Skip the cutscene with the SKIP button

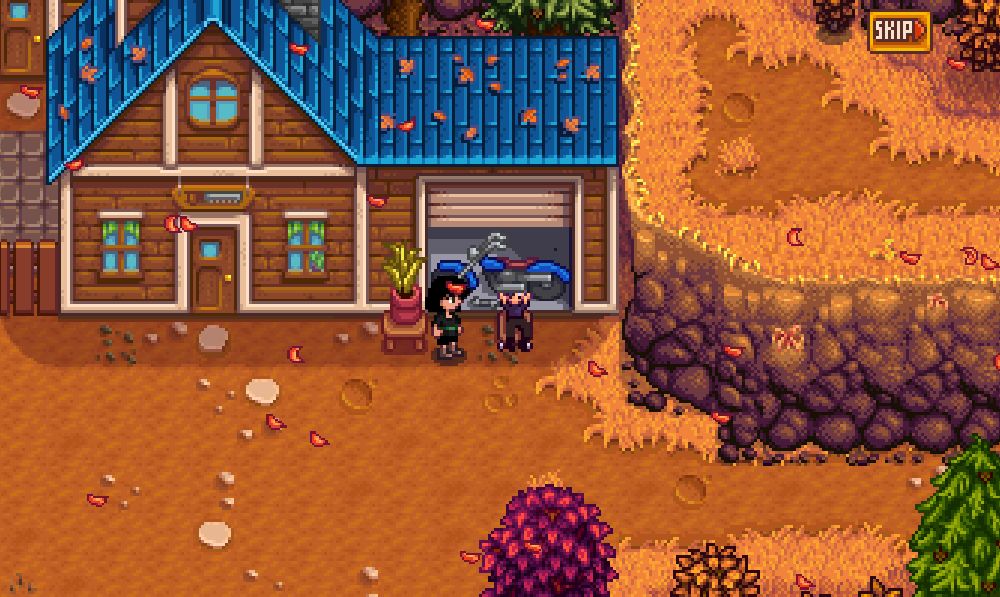(898, 32)
